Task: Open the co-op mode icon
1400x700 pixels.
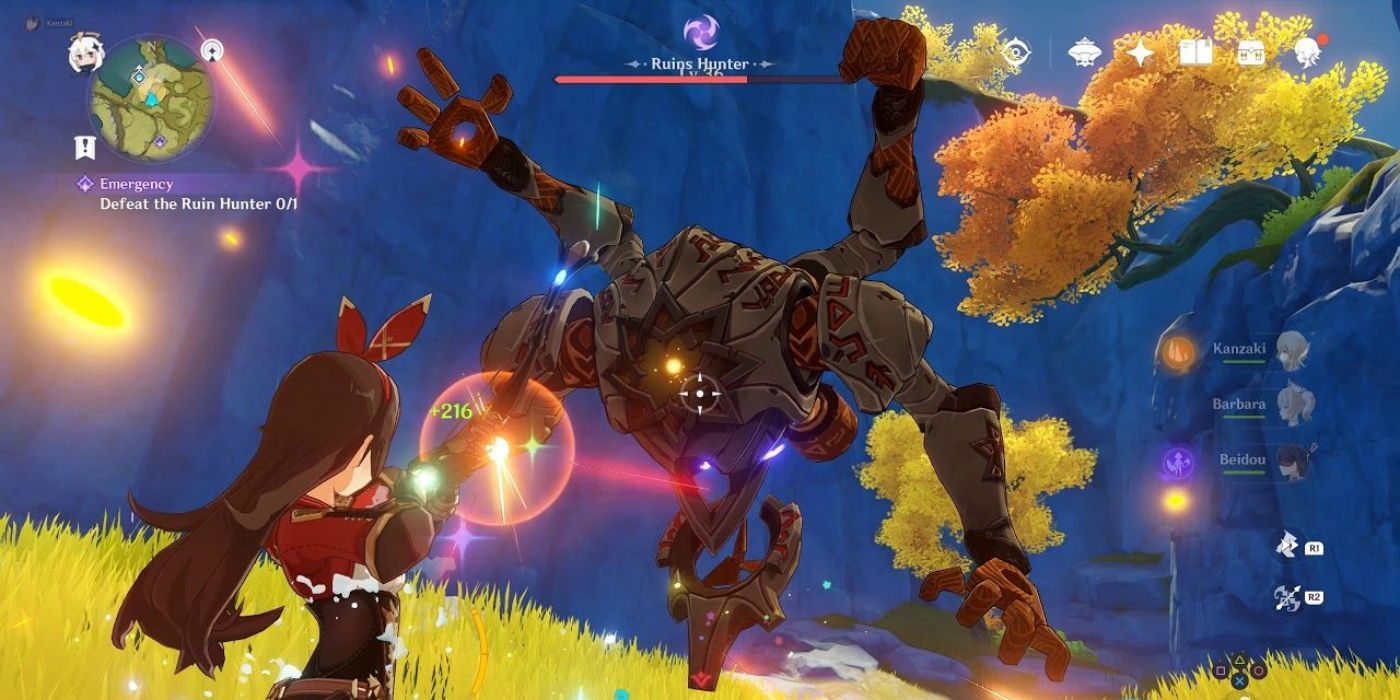Action: pos(1085,52)
